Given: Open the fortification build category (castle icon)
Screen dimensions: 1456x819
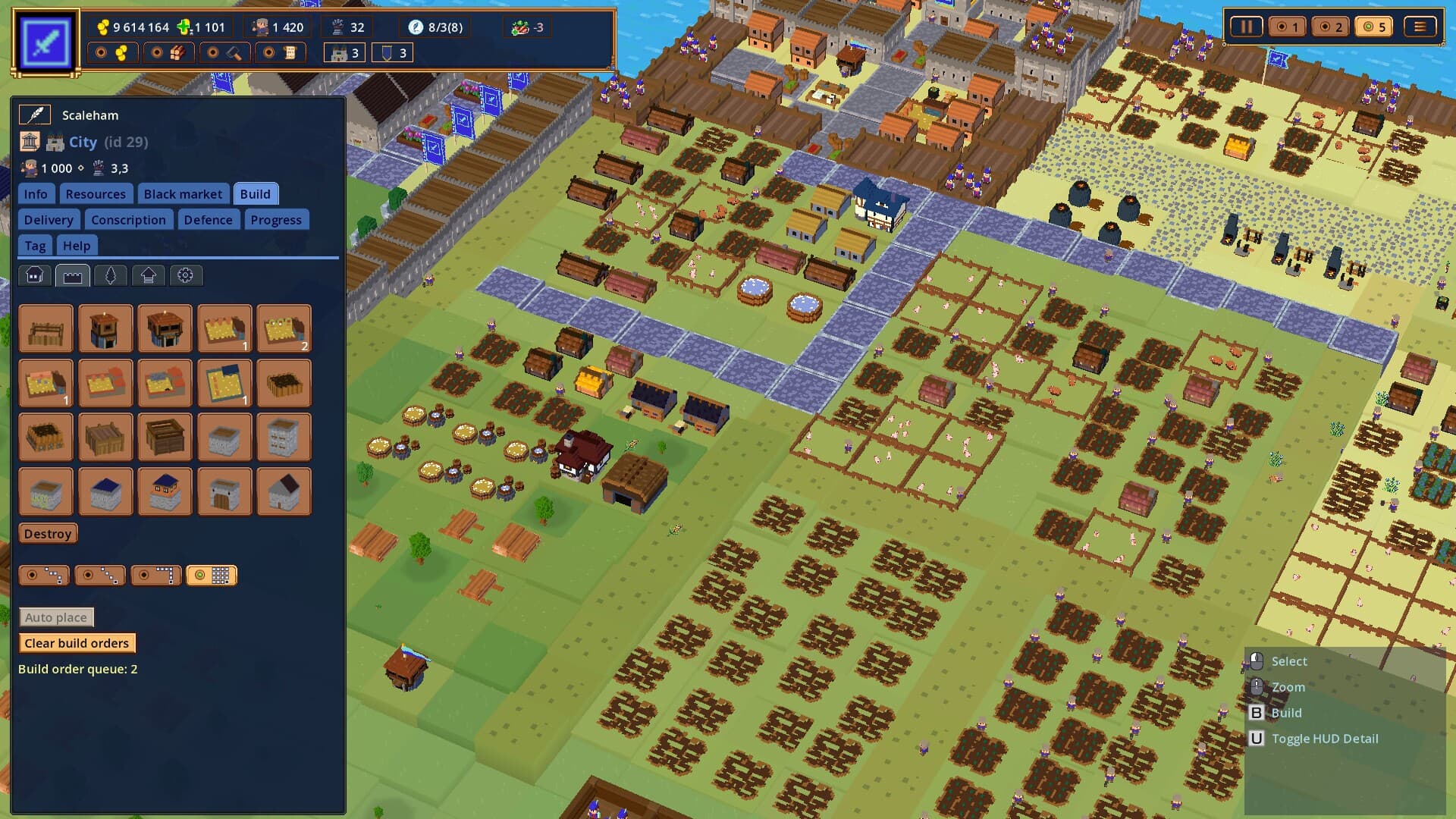Looking at the screenshot, I should coord(72,275).
